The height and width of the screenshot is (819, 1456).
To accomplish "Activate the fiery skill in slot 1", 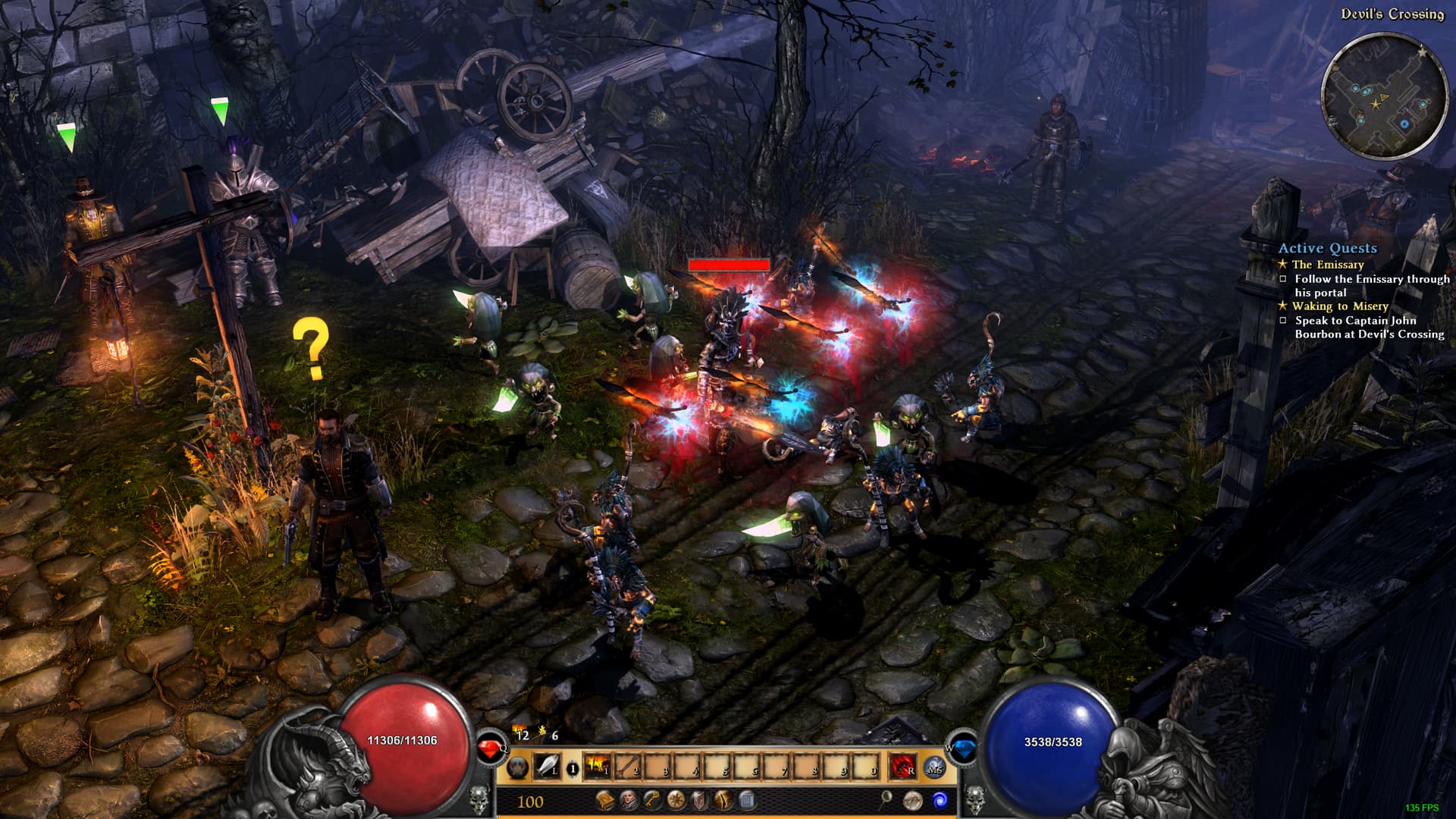I will point(598,767).
